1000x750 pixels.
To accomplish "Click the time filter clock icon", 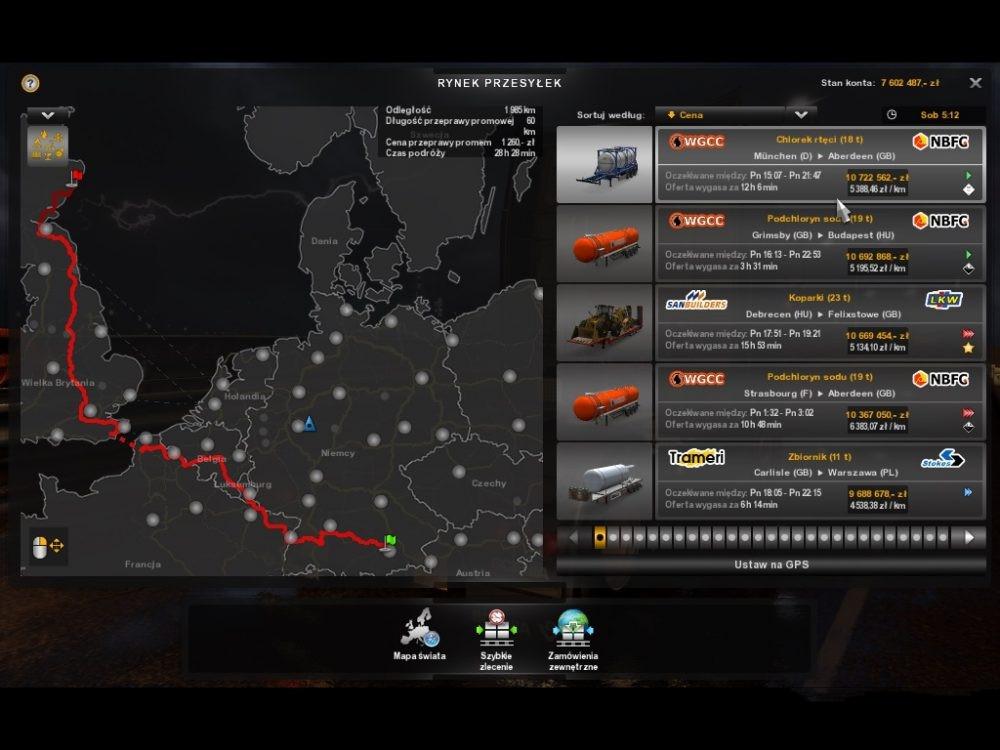I will pos(892,115).
